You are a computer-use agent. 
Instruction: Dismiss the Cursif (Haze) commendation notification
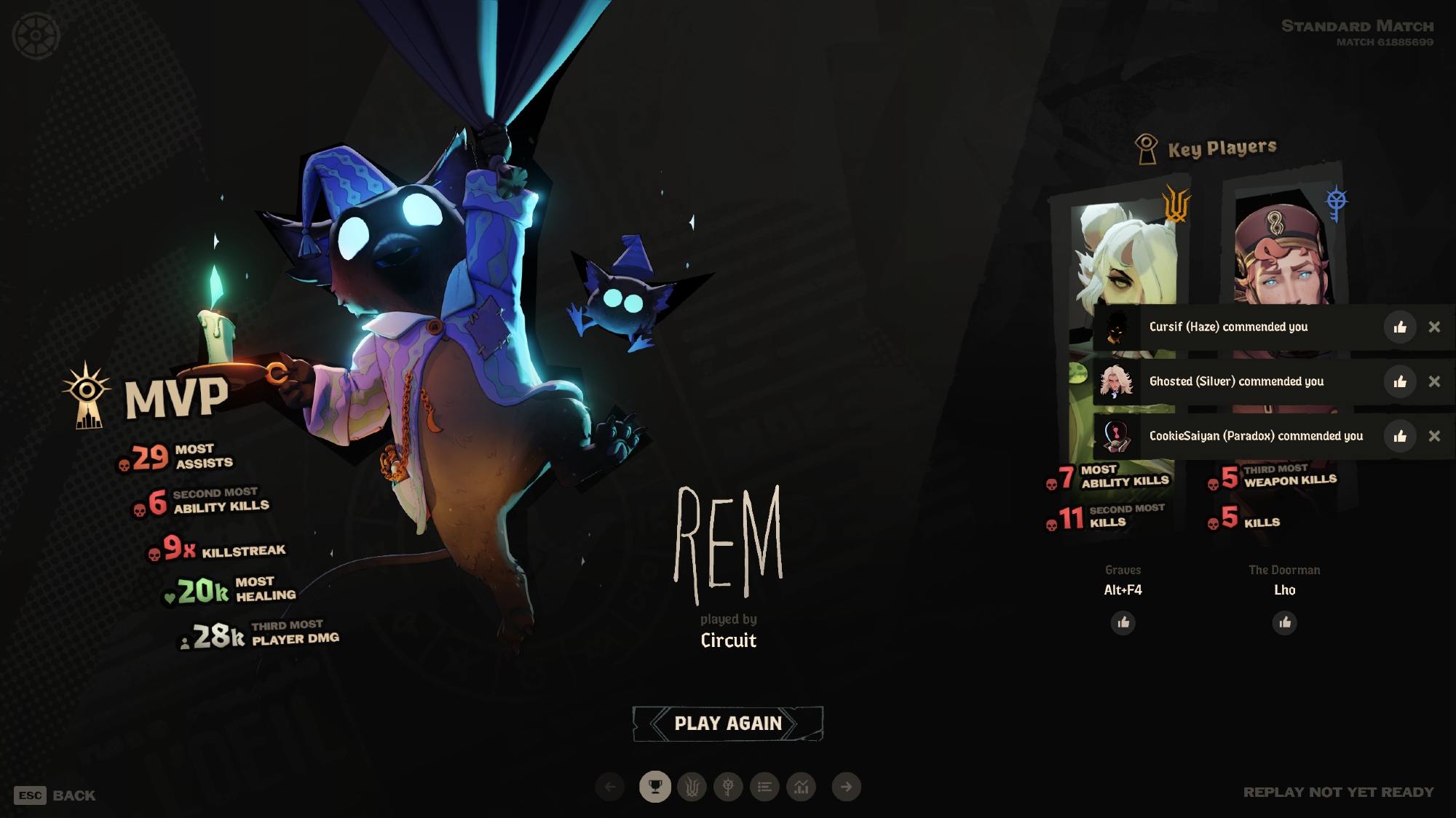1434,327
